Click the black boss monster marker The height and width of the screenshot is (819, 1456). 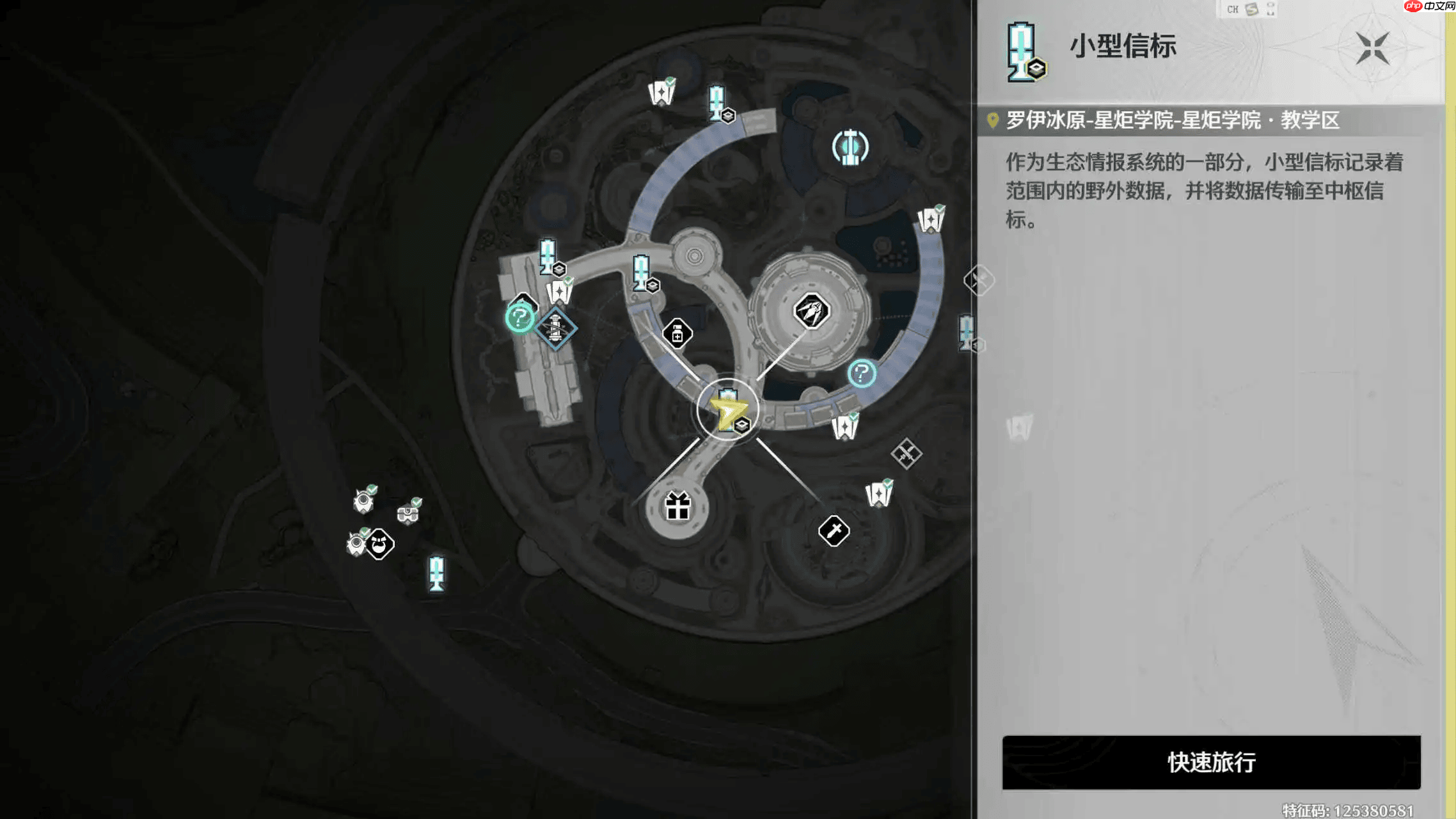(379, 545)
